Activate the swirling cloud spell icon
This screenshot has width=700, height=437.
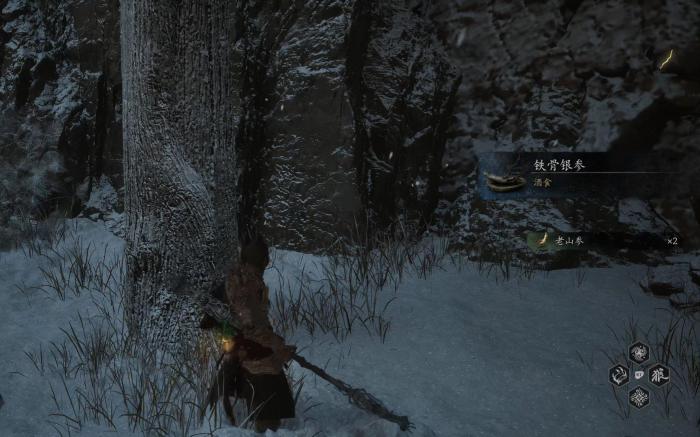(x=639, y=352)
